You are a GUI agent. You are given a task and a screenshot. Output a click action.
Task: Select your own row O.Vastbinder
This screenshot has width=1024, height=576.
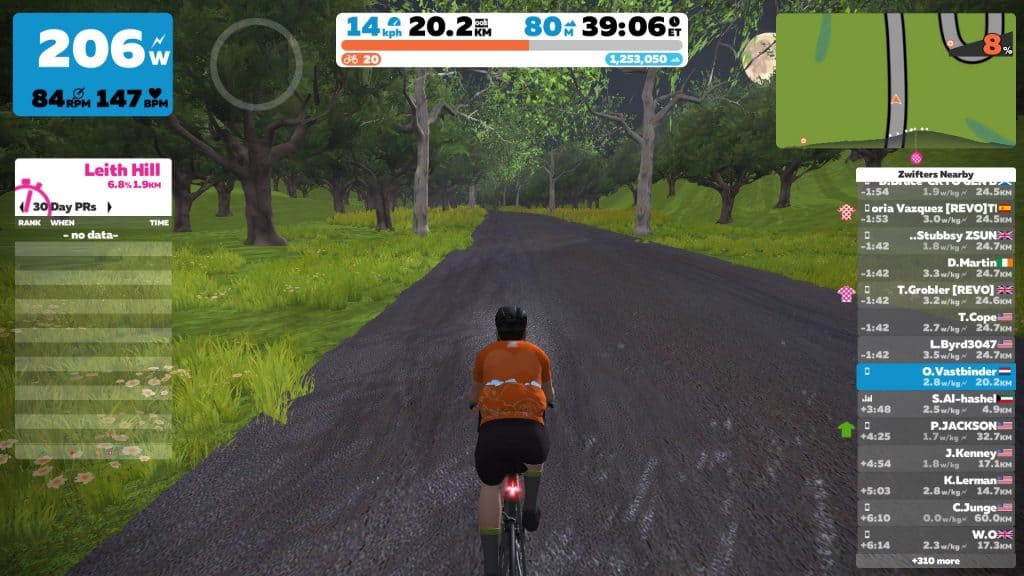tap(935, 375)
